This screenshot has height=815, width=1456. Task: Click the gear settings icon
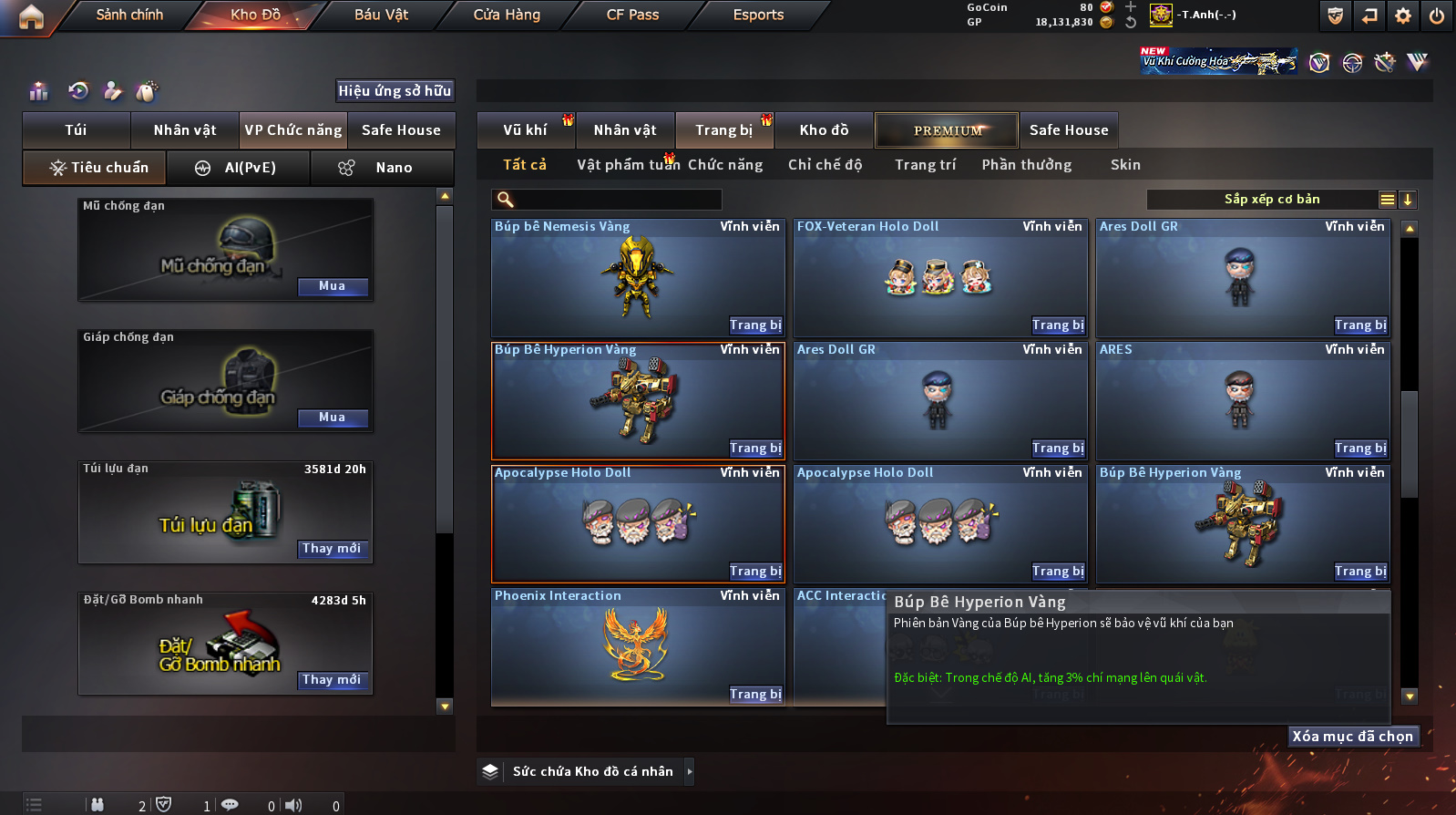1403,15
